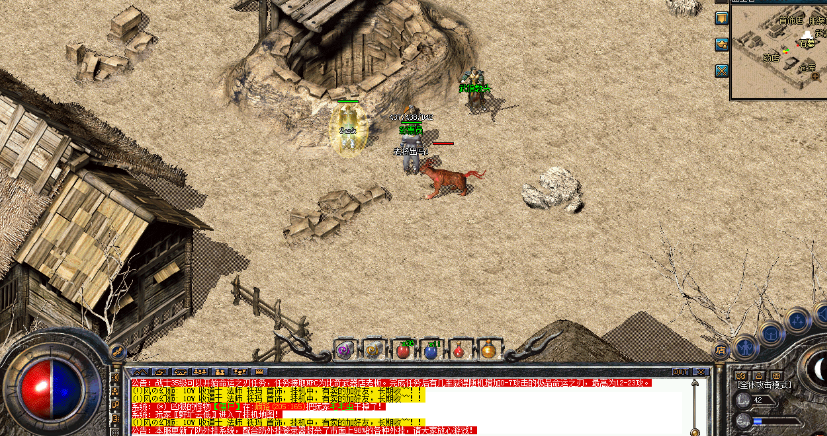Viewport: 827px width, 436px height.
Task: Click the round gold emblem near orb
Action: (x=116, y=351)
